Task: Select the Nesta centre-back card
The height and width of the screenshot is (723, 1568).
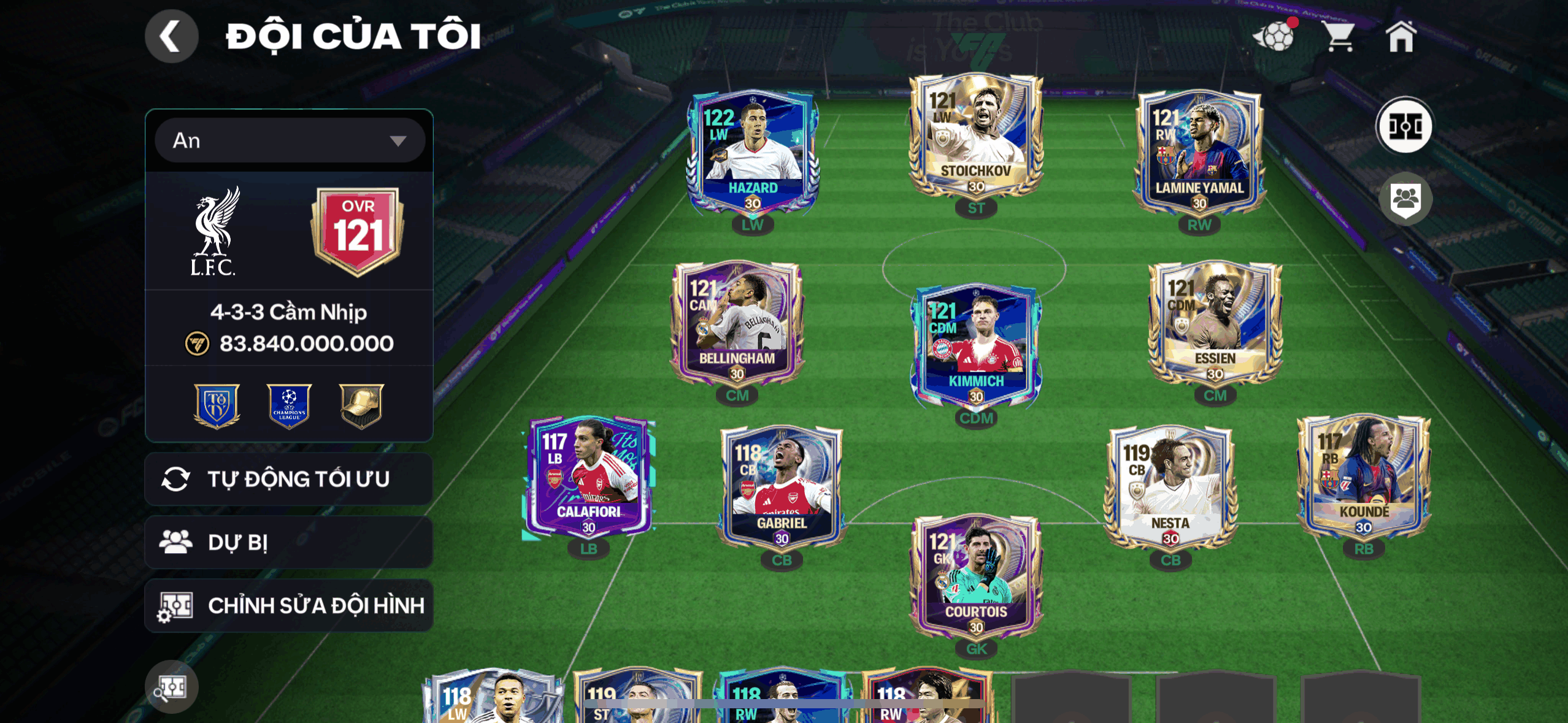Action: point(1170,489)
